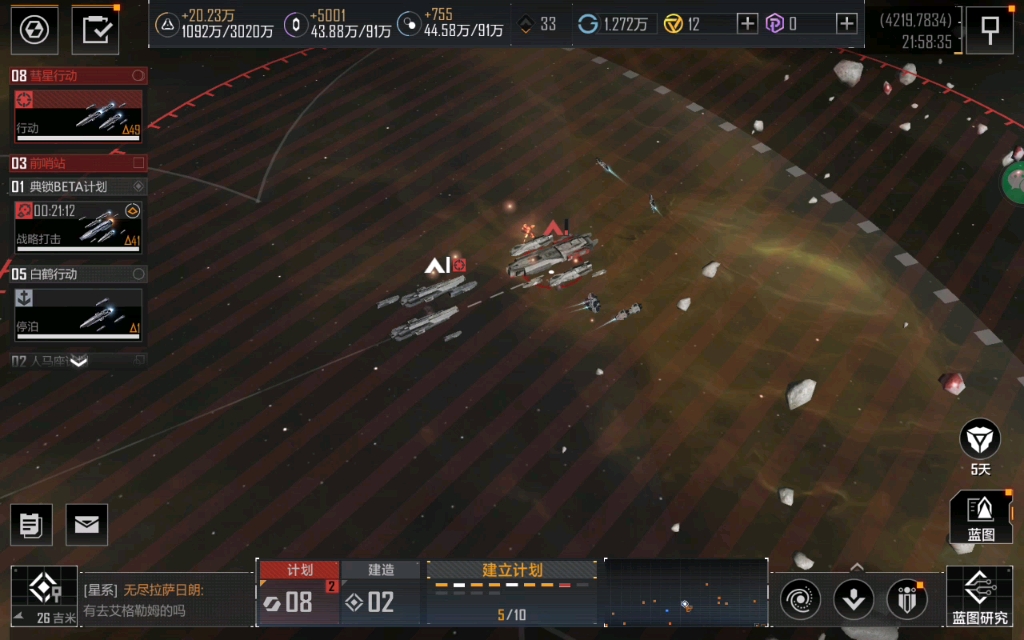Select the 05 白鹤行动 停泊 fleet card
Screen dimensions: 1024x640
tap(79, 312)
